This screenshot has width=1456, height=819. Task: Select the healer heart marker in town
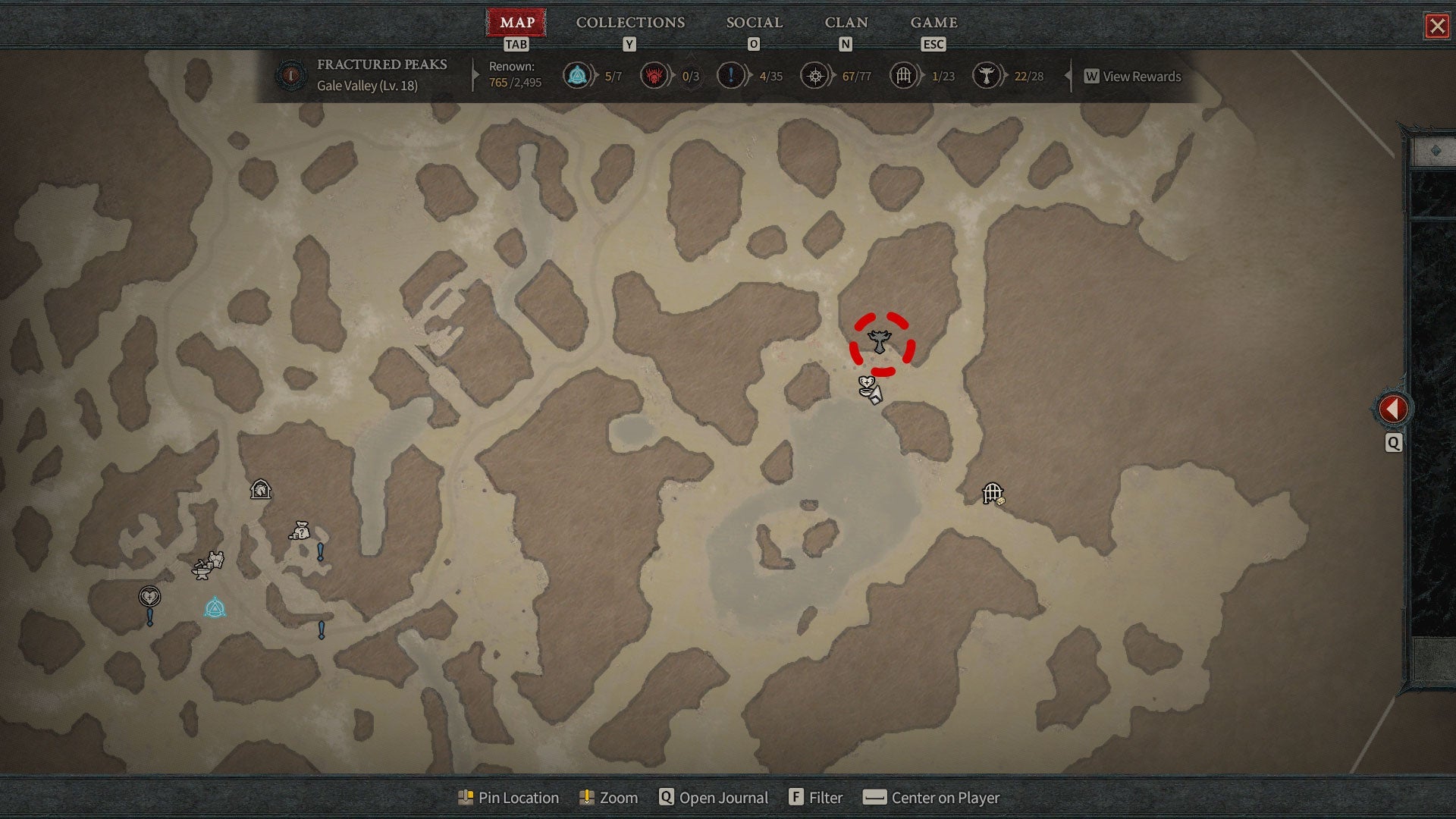149,597
